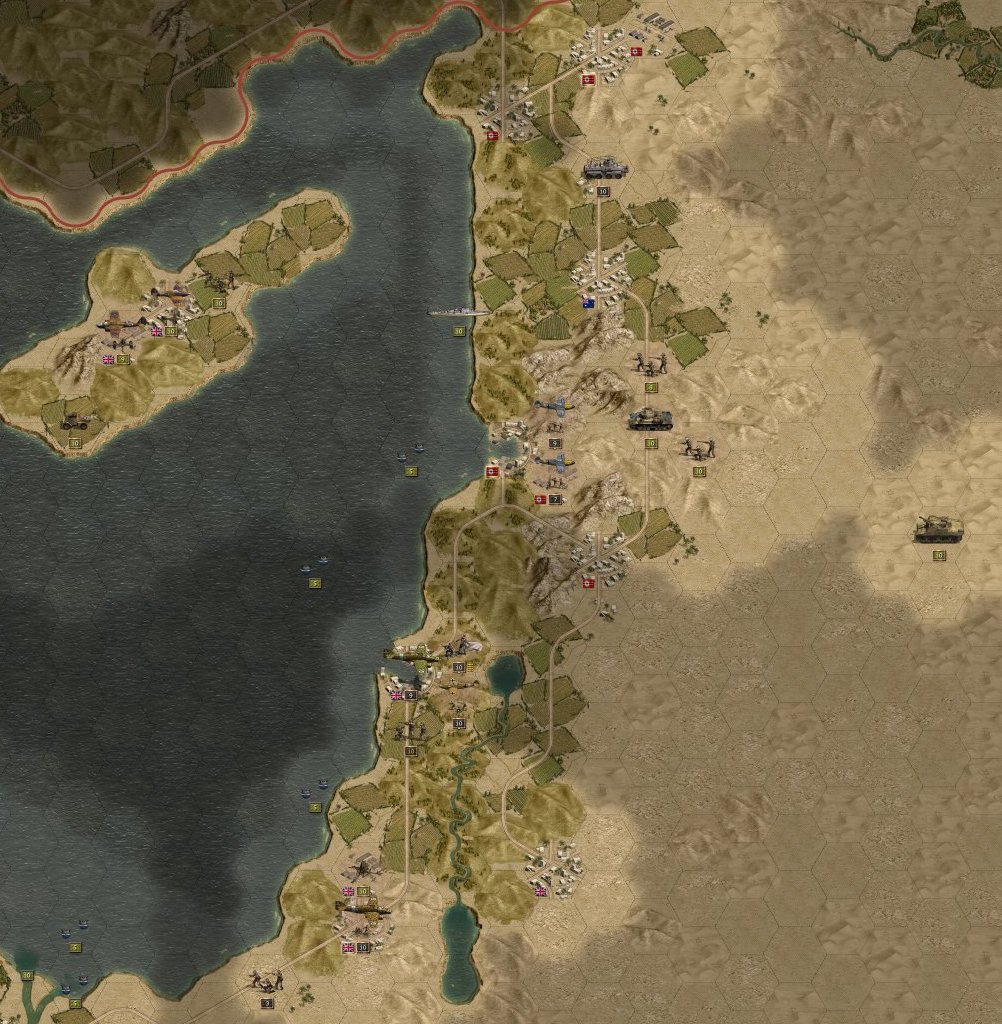
Task: Select the grey eight-wheeled armored car unit
Action: pos(604,168)
